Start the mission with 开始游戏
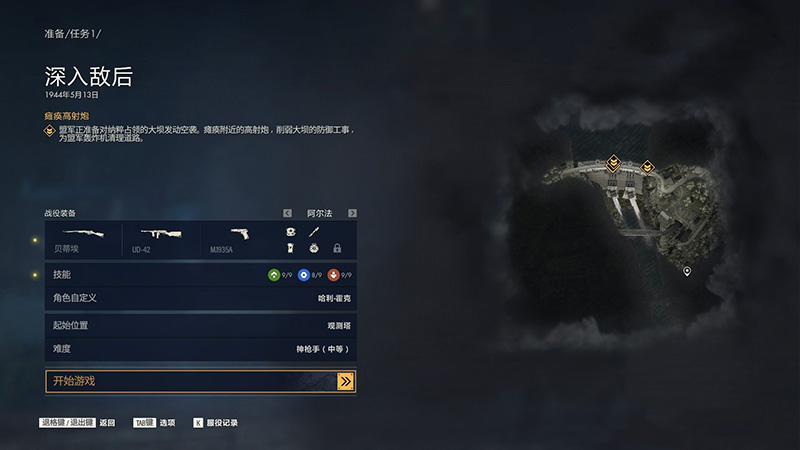The height and width of the screenshot is (450, 800). click(x=200, y=381)
